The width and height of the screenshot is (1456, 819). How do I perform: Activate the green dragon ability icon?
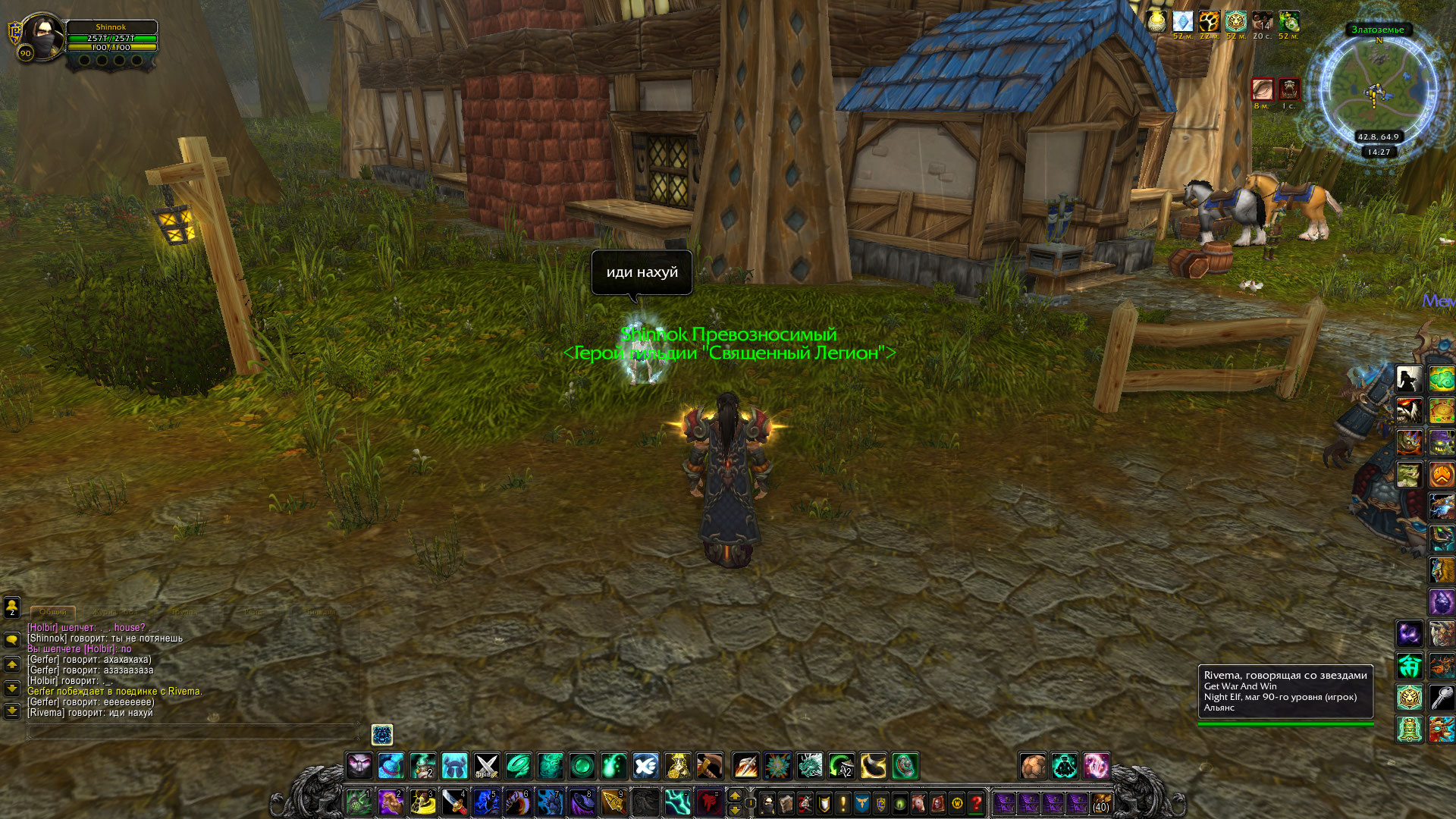point(810,766)
